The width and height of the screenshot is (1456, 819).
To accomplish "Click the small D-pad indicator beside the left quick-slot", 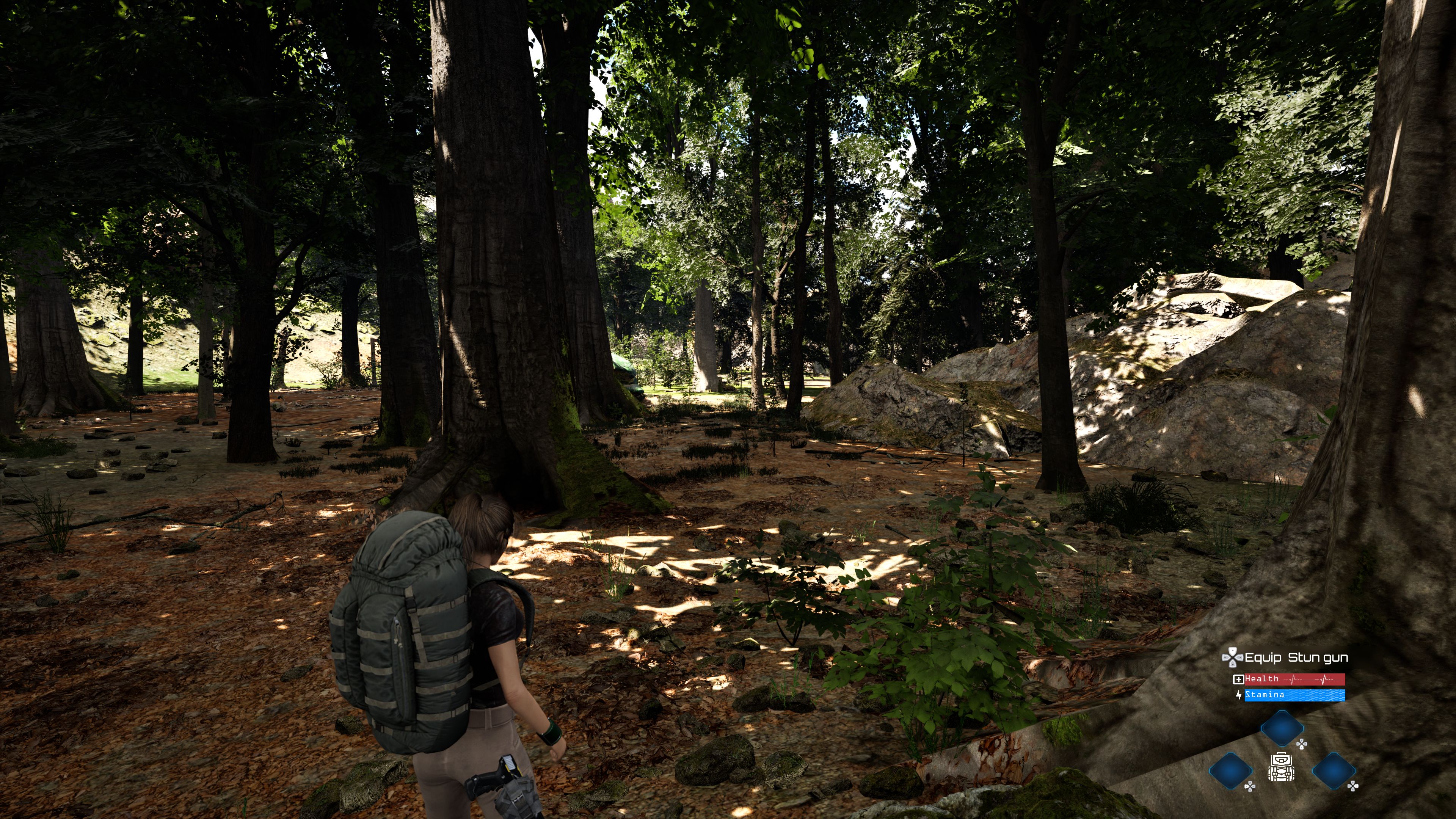I will tap(1250, 788).
